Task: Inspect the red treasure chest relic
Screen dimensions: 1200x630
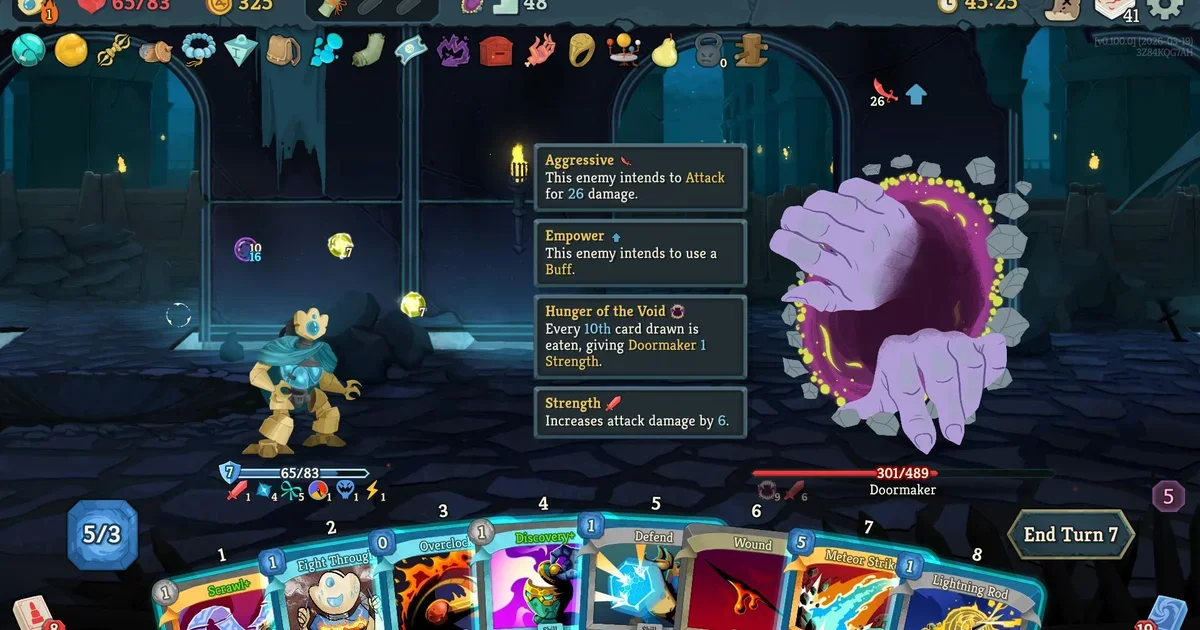Action: (496, 49)
